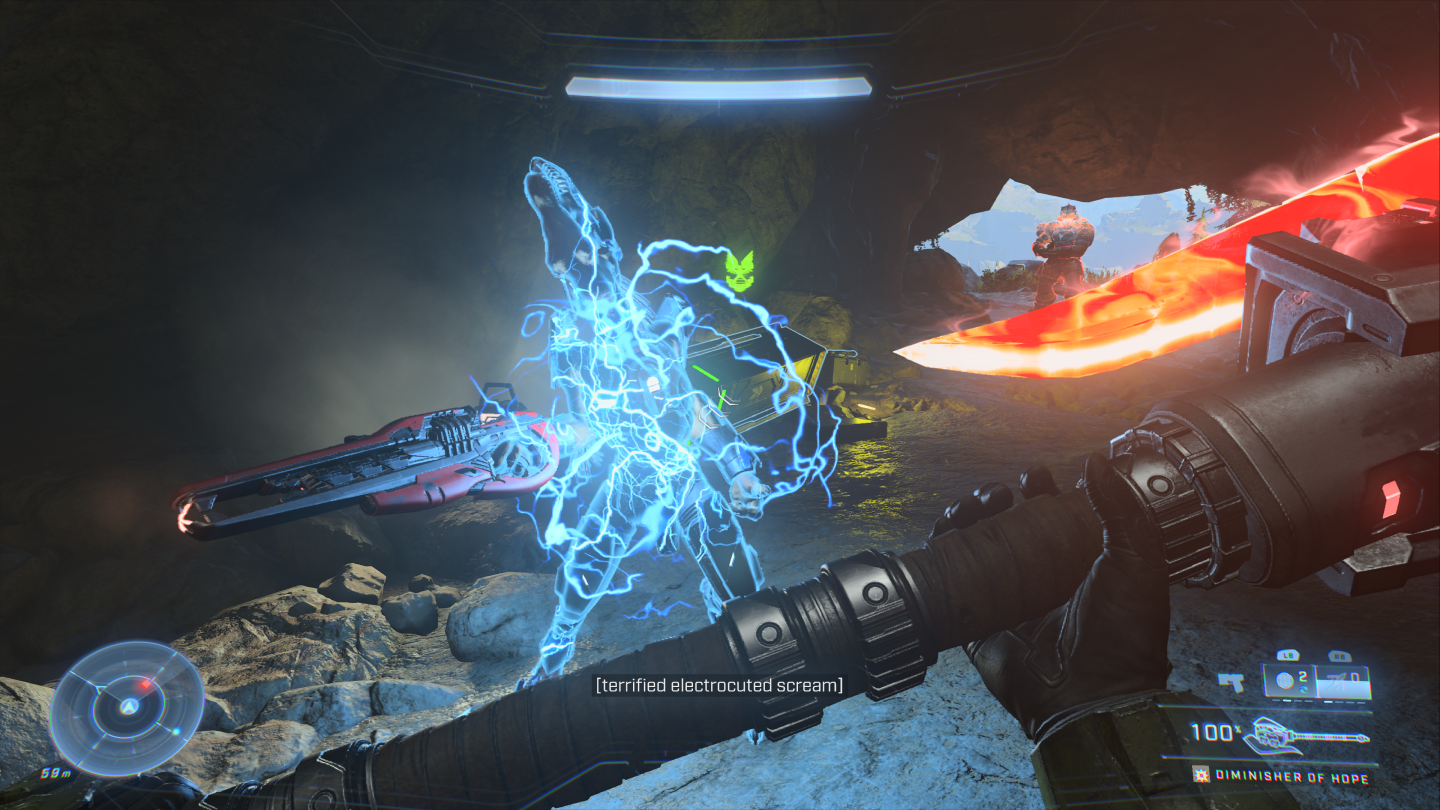Click the player arrow on the motion tracker
Image resolution: width=1440 pixels, height=810 pixels.
(128, 706)
